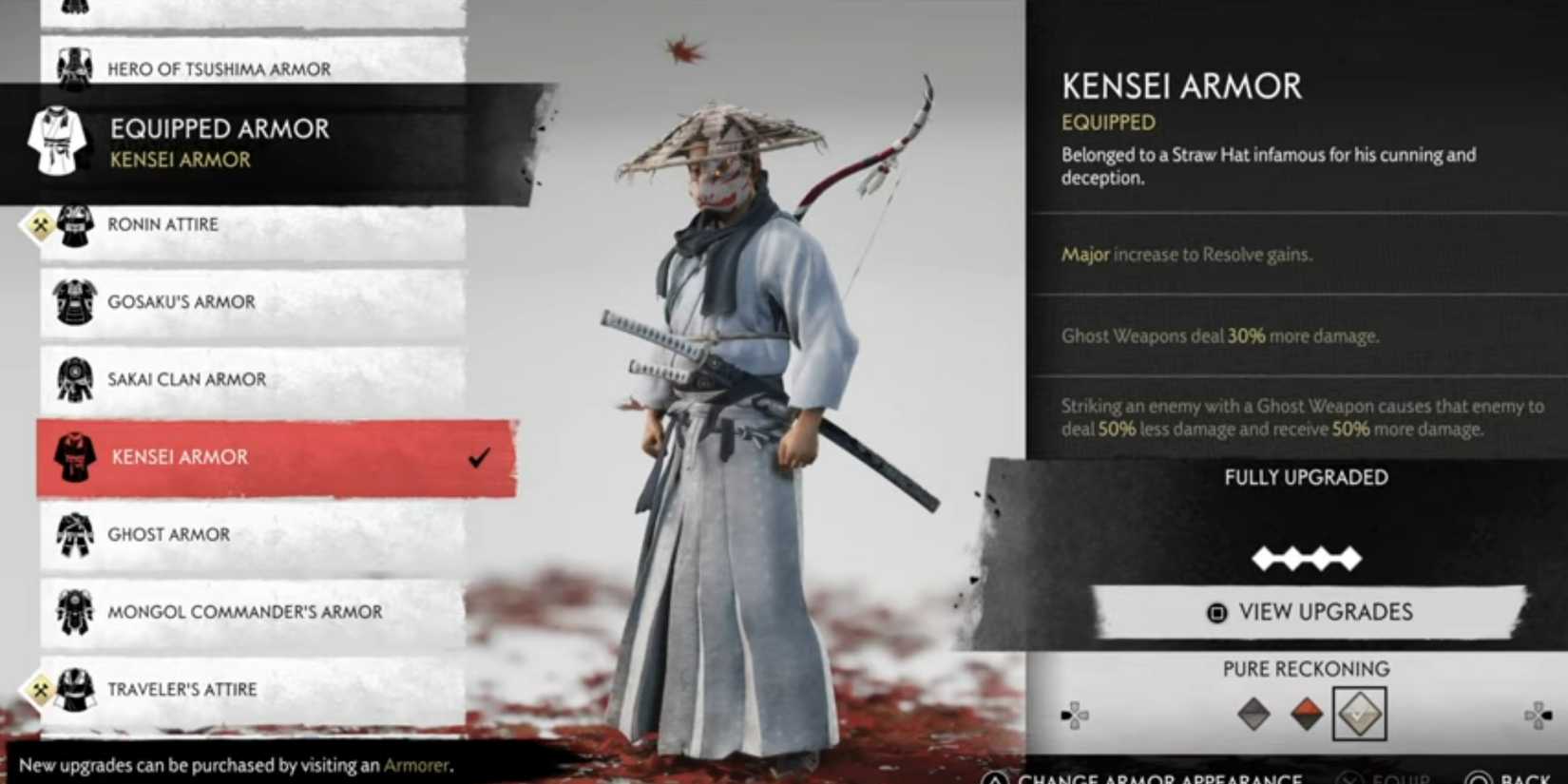The width and height of the screenshot is (1568, 784).
Task: Select the orange diamond dye variant
Action: [x=1306, y=714]
